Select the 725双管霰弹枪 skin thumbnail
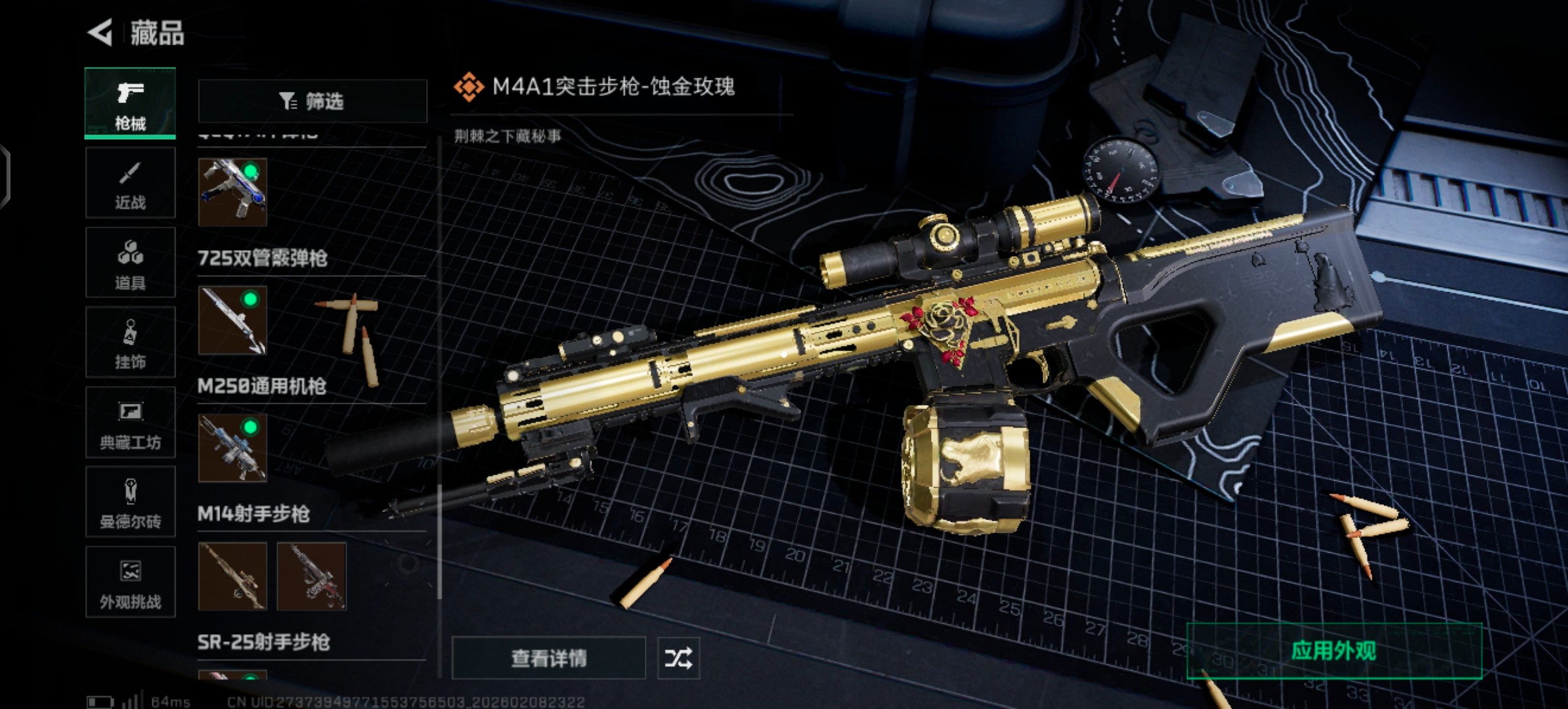The width and height of the screenshot is (1568, 709). click(x=232, y=320)
